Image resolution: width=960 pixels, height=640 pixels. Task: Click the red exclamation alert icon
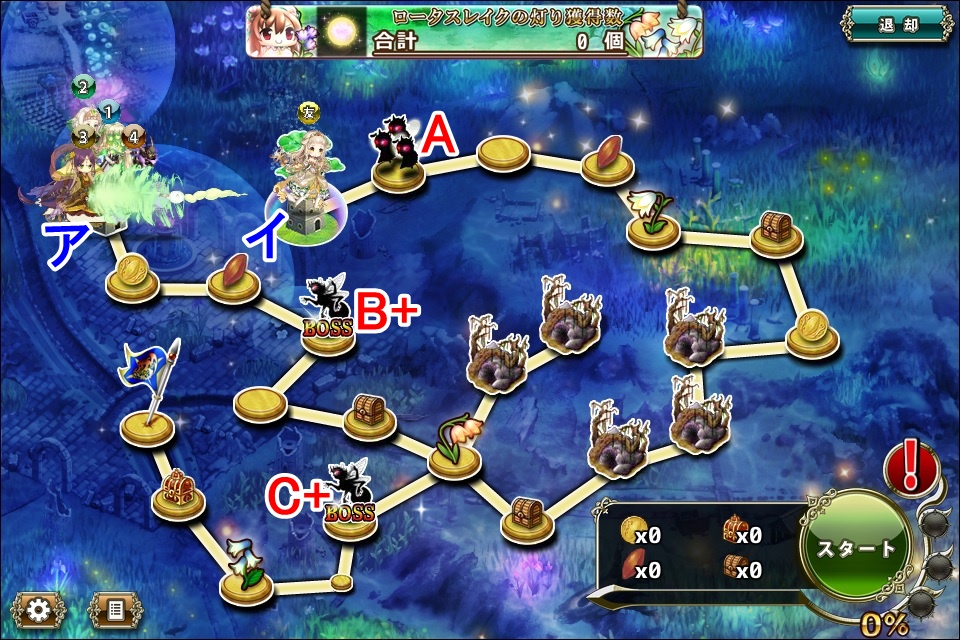911,466
